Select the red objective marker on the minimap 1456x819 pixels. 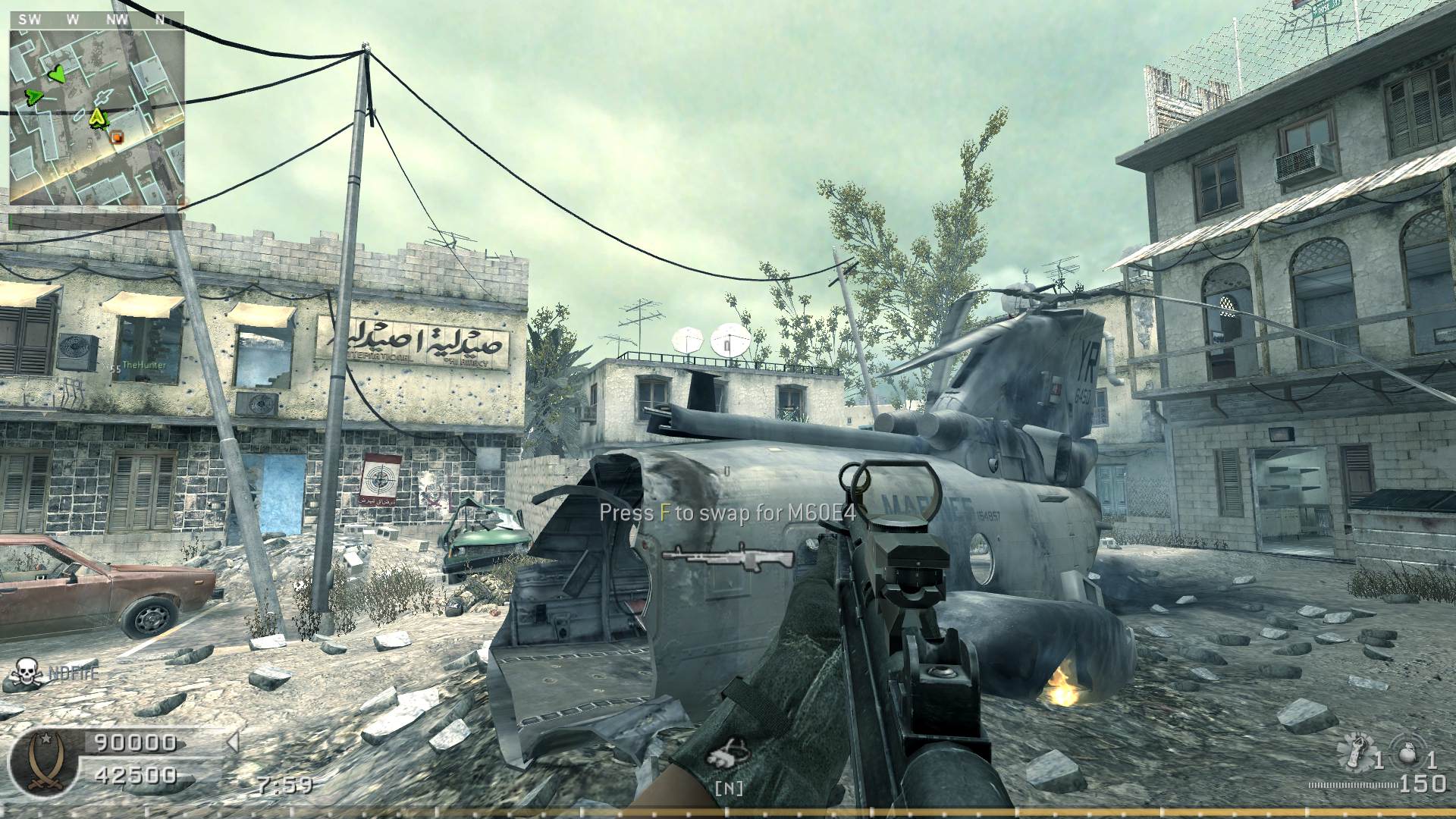pos(116,137)
